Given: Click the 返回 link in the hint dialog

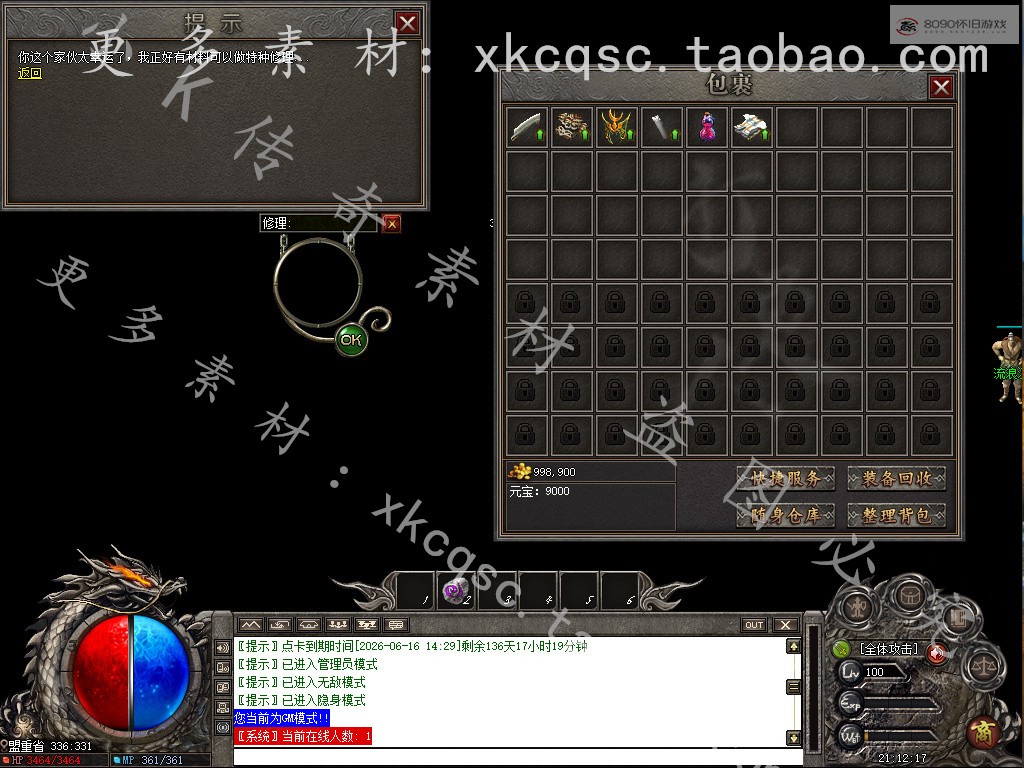Looking at the screenshot, I should click(30, 73).
